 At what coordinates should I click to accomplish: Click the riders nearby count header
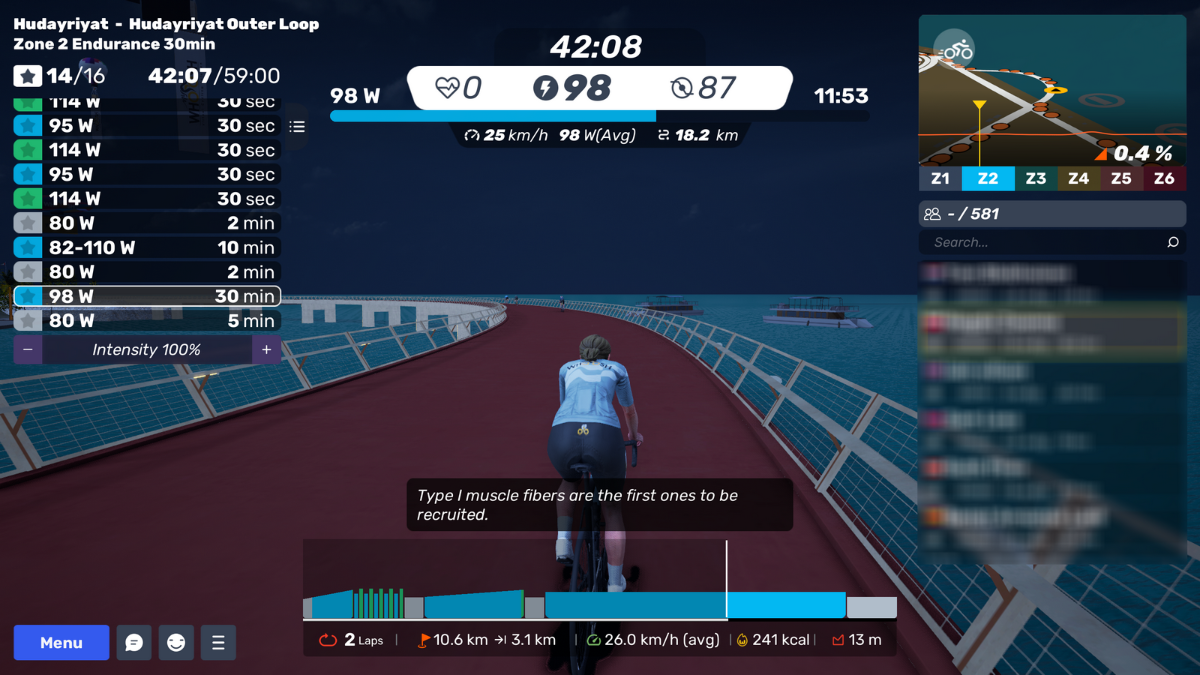coord(1052,214)
